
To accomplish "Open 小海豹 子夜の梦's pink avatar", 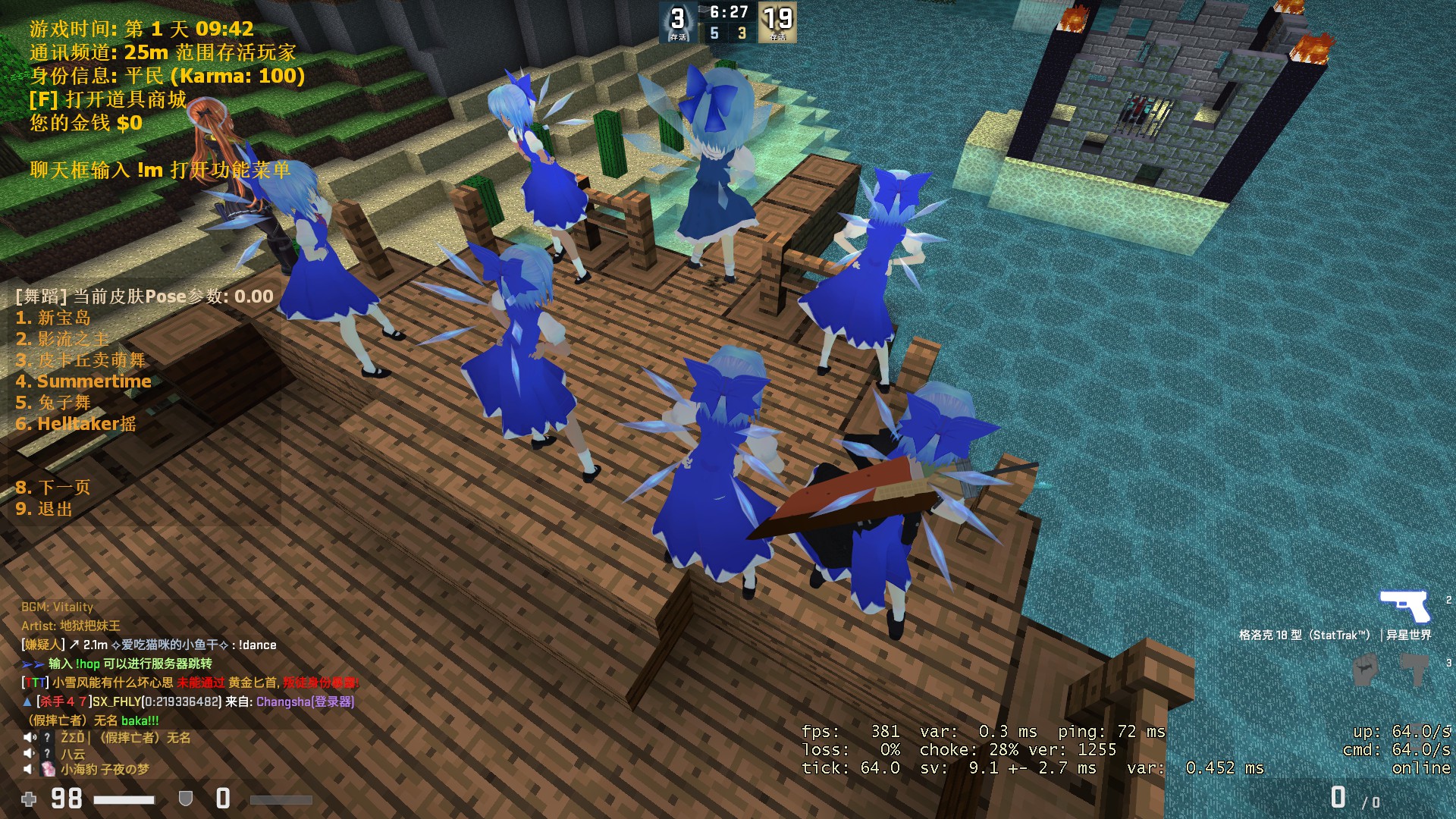I will (x=48, y=770).
